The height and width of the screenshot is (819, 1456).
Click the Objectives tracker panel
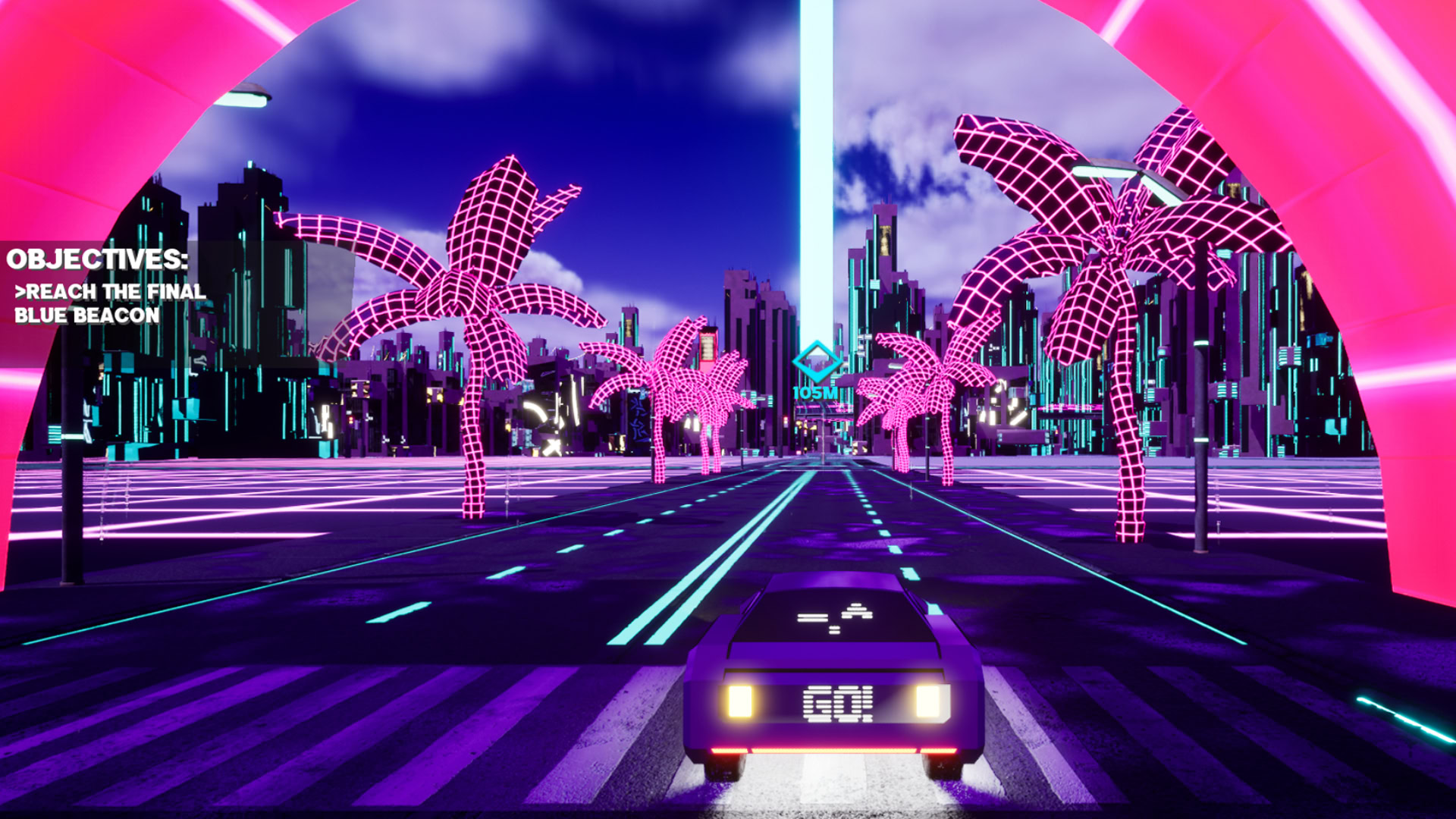point(106,286)
